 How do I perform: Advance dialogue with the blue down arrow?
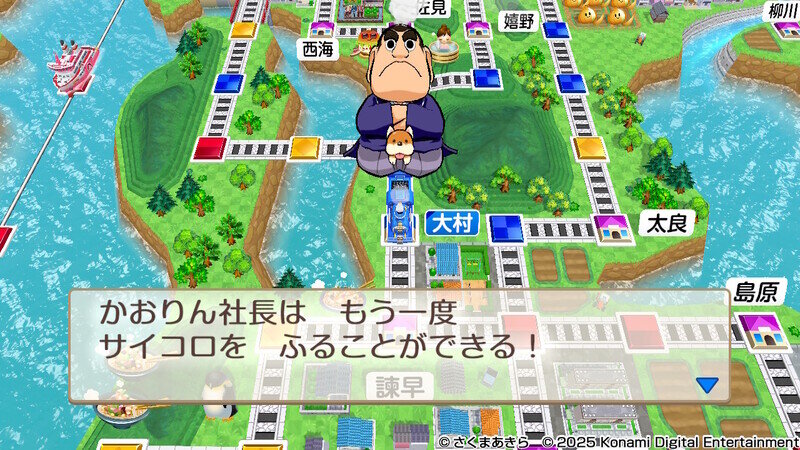coord(708,384)
